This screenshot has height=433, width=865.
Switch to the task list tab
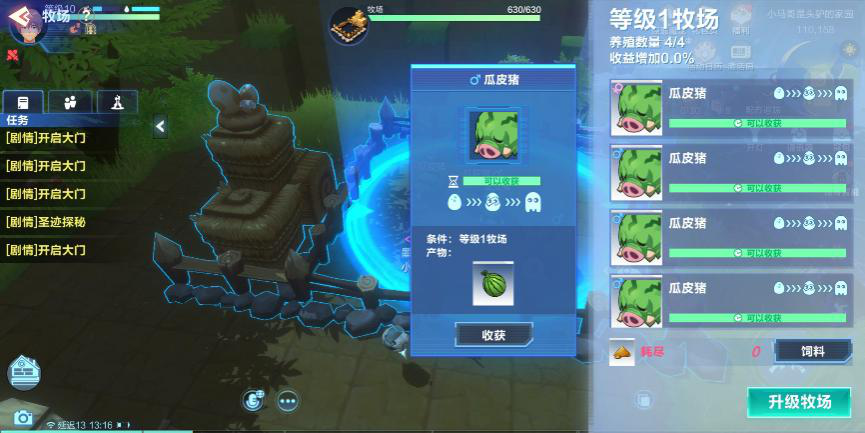[x=24, y=102]
